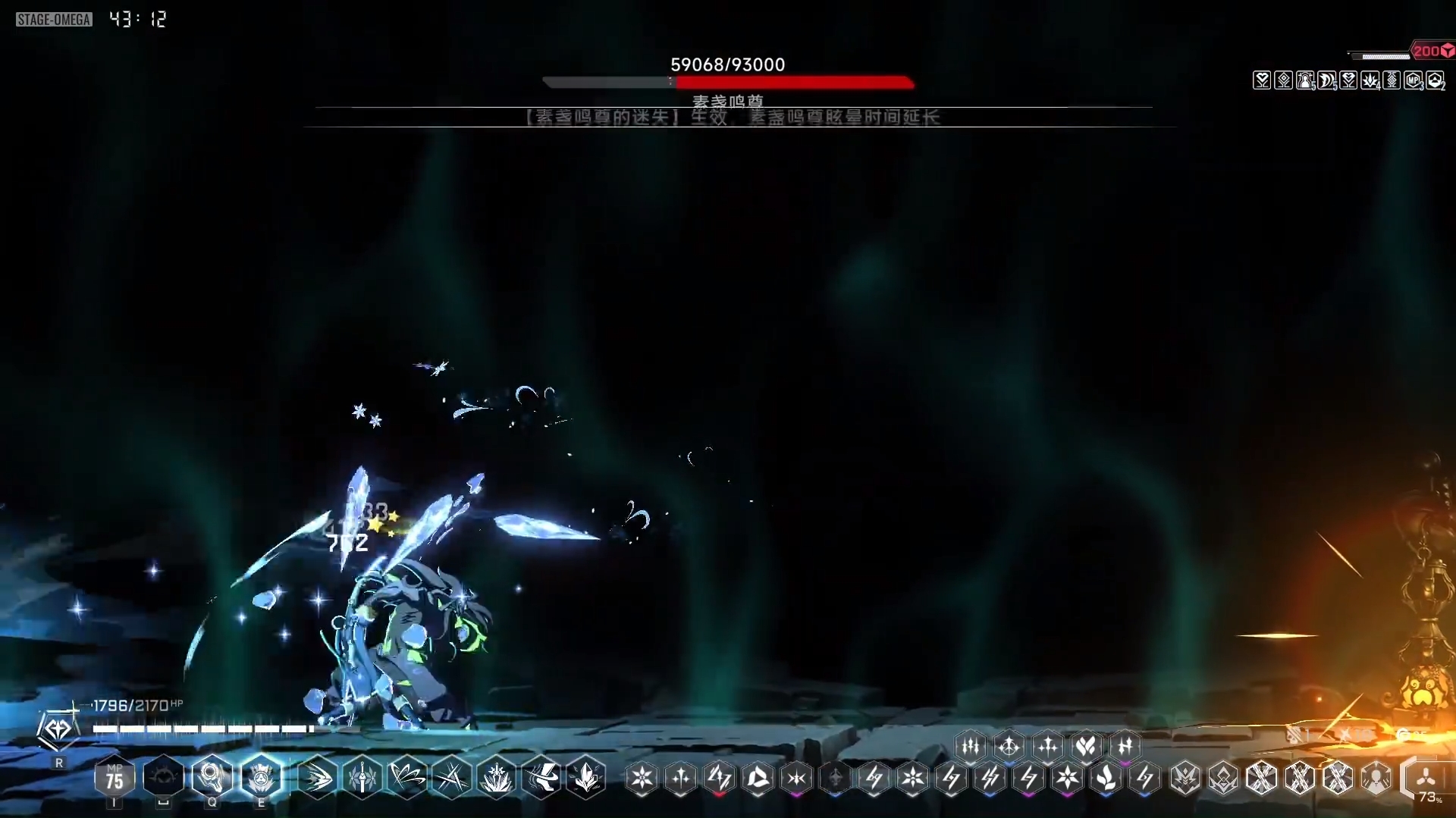The width and height of the screenshot is (1456, 818).
Task: Select the H-shaped rune passive icon
Action: 1125,746
